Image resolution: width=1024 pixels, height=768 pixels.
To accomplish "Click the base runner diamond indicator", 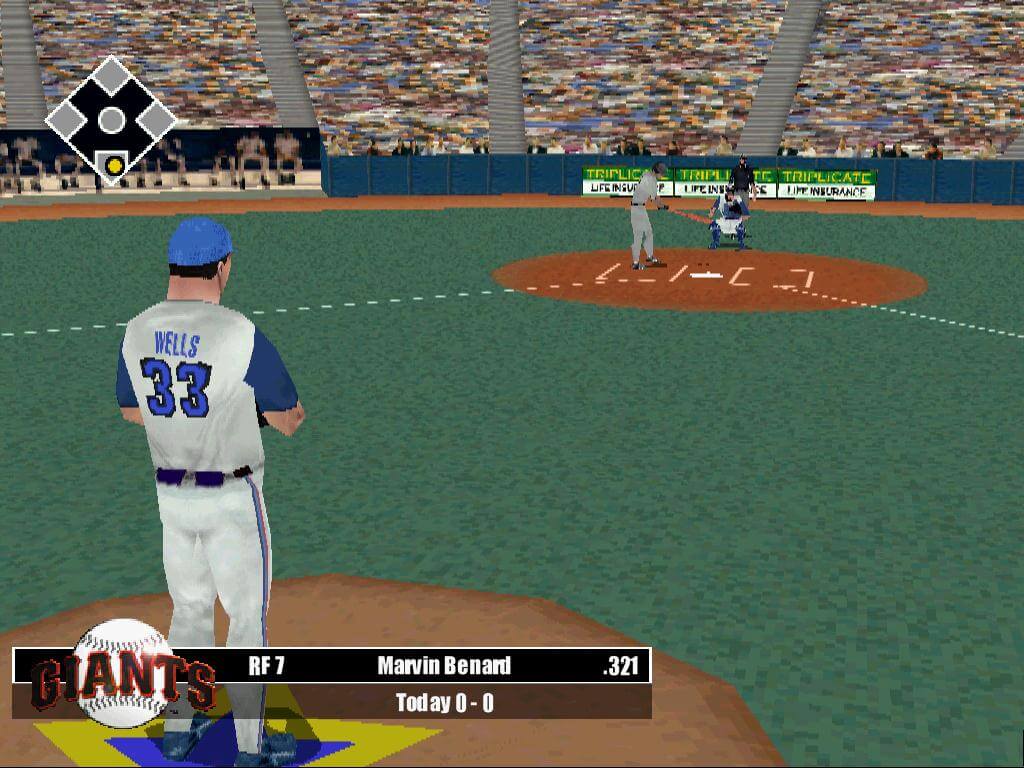I will 111,120.
